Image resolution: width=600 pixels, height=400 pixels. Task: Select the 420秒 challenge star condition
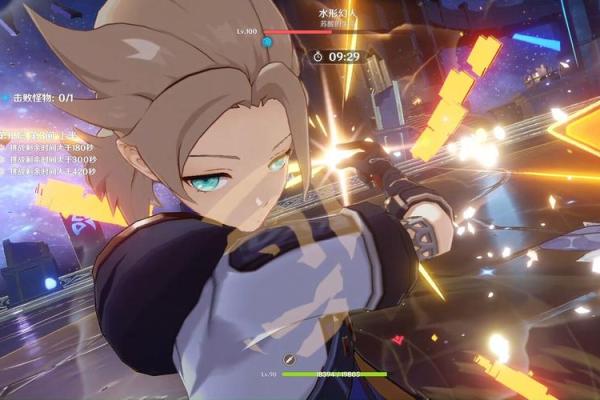tap(50, 171)
